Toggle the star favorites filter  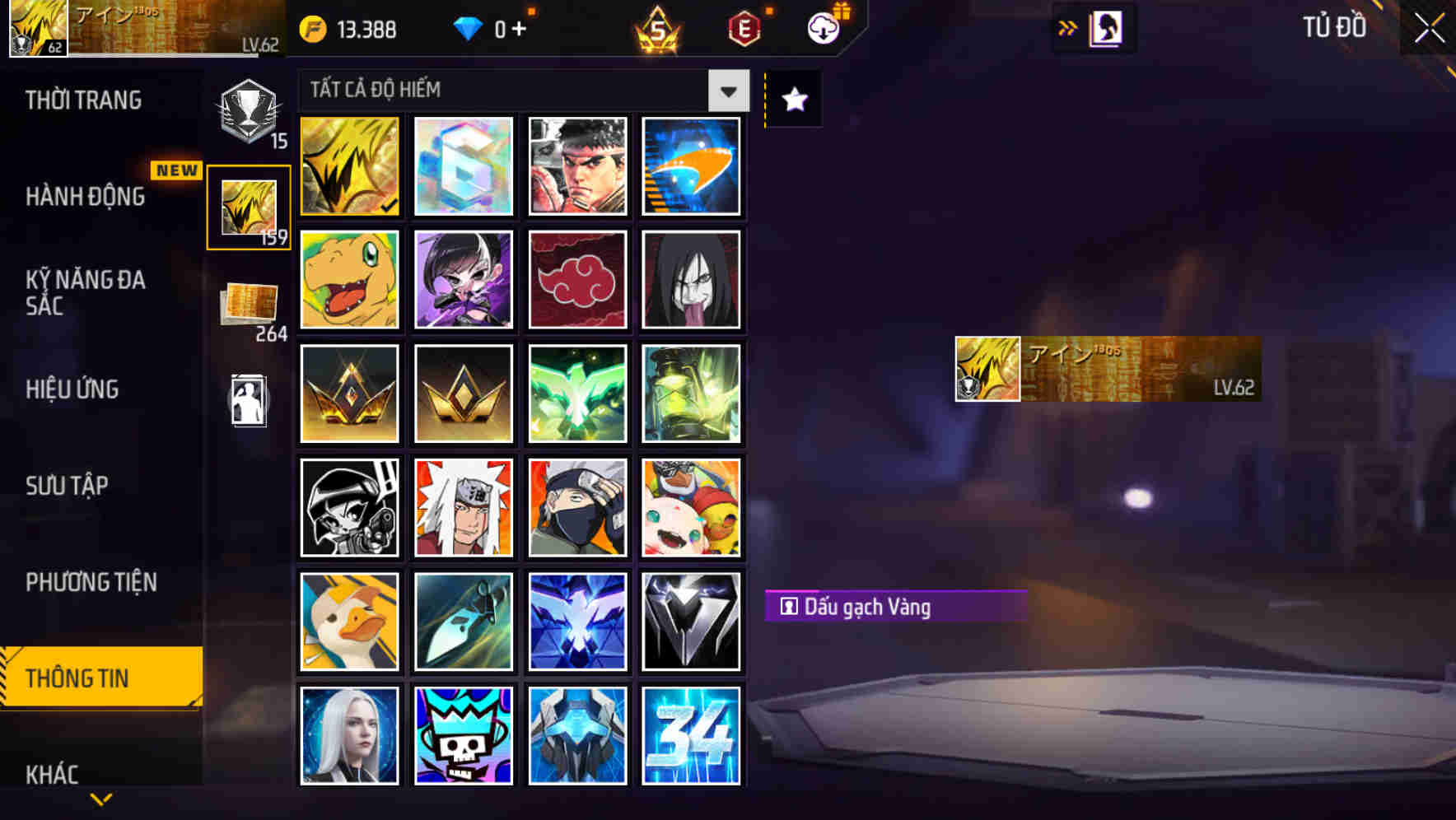coord(792,100)
